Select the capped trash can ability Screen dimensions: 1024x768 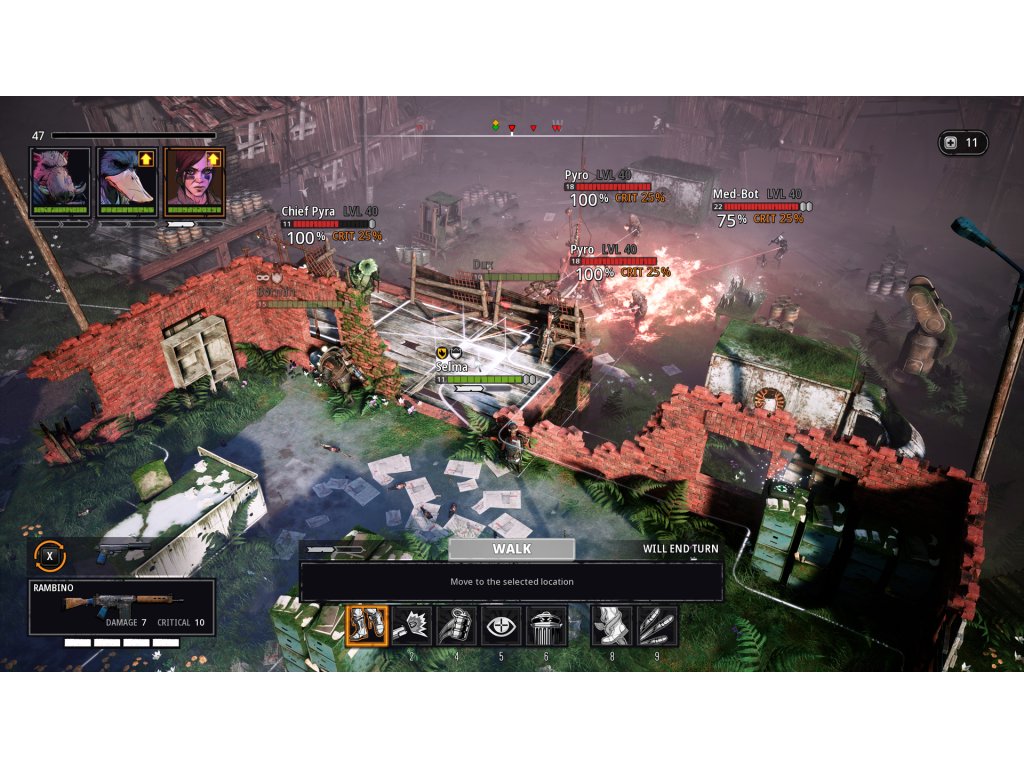[x=547, y=626]
